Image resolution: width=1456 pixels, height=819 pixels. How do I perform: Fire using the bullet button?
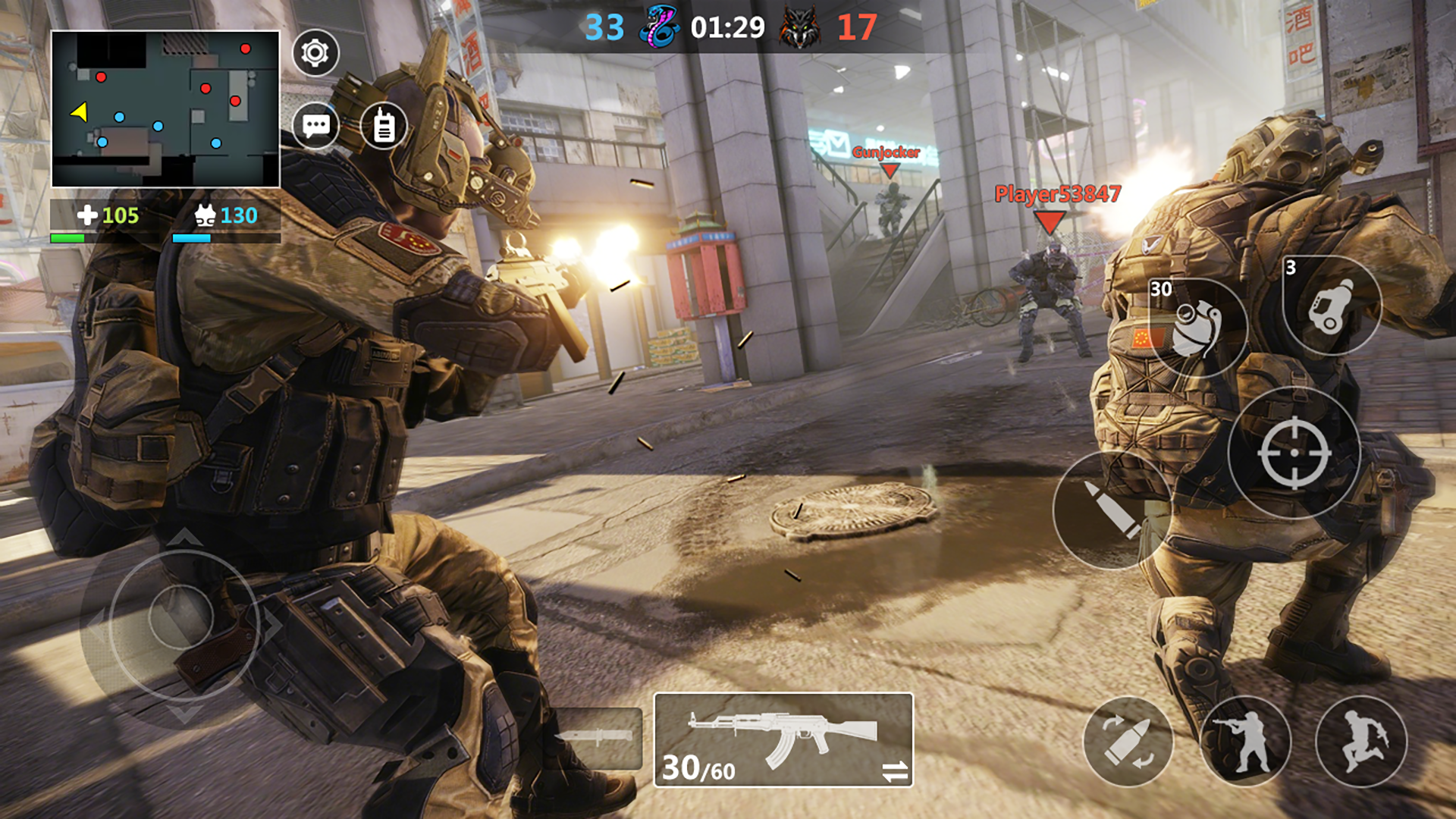(x=1112, y=510)
